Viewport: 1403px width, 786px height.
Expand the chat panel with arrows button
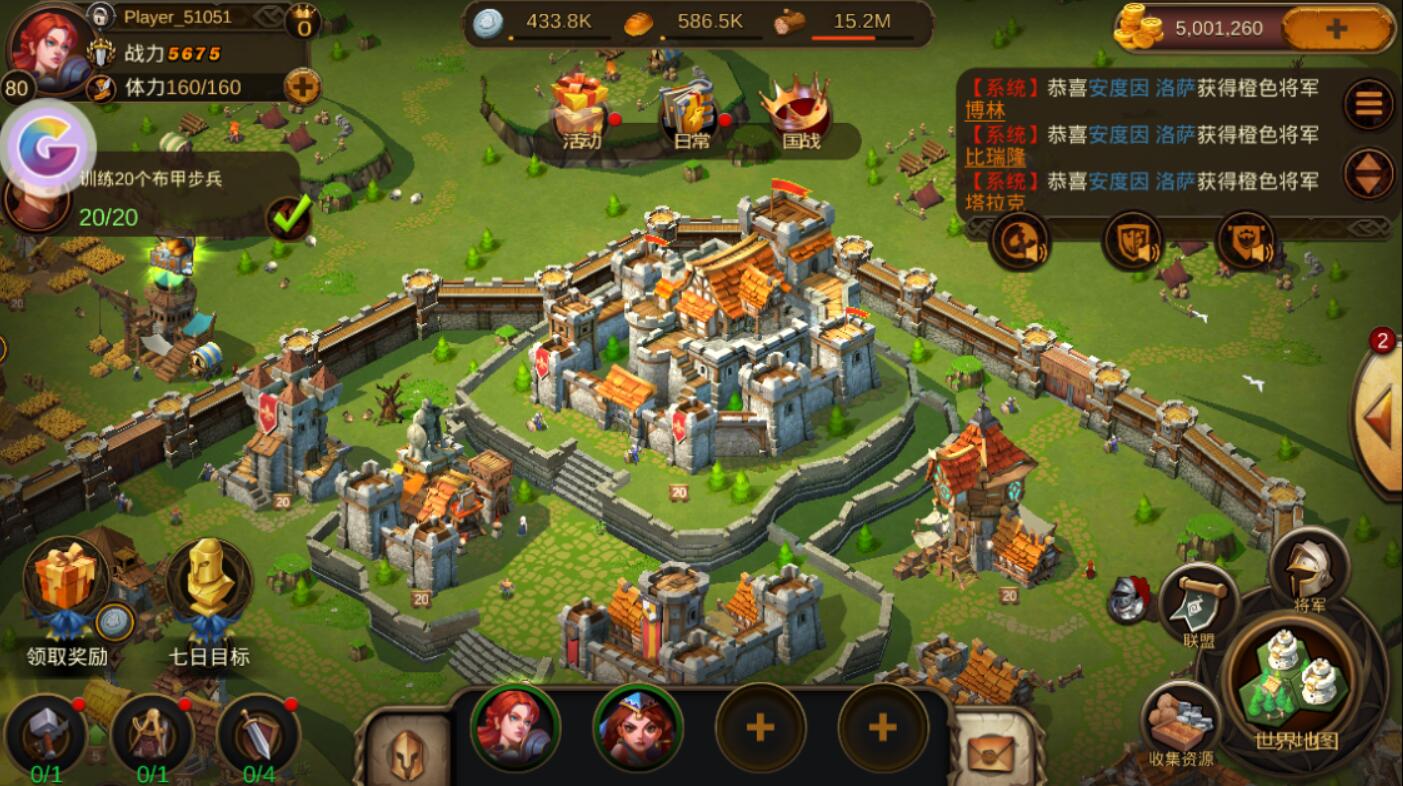click(1368, 174)
